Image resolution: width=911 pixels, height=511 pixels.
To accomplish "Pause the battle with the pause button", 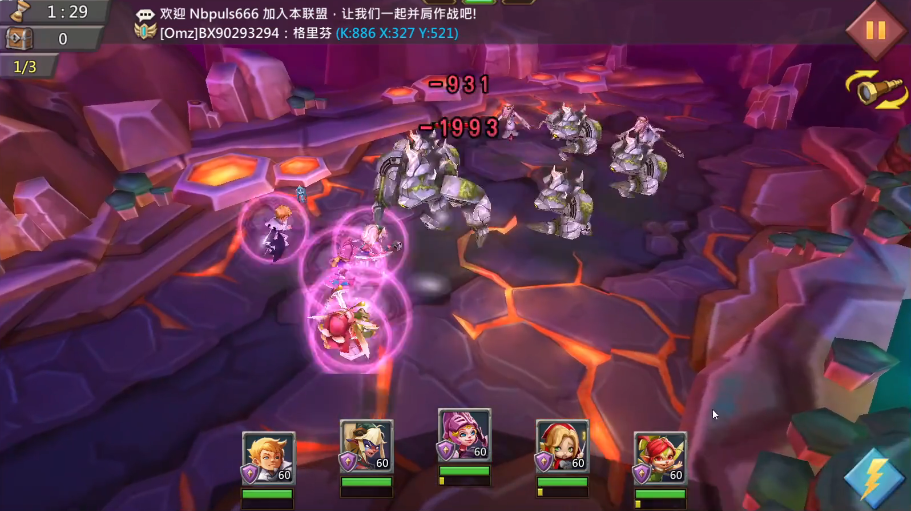I will point(875,30).
